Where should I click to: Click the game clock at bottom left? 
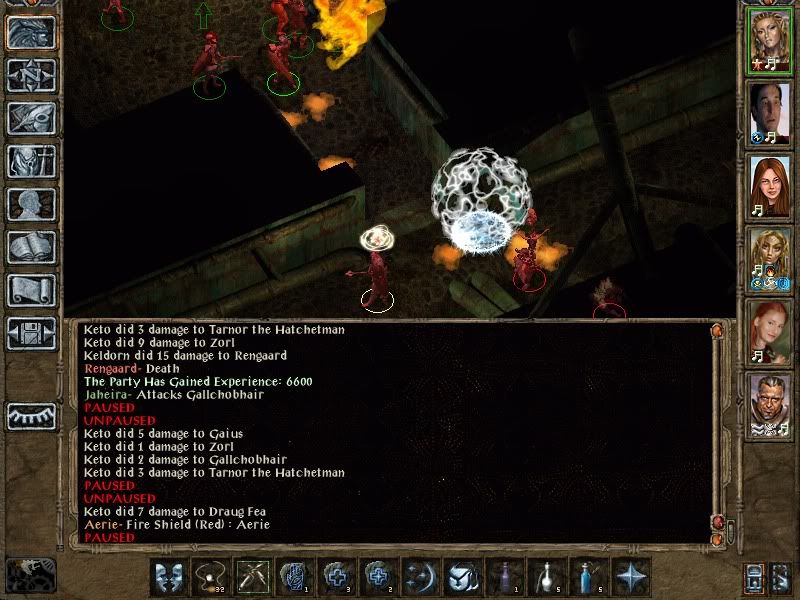click(30, 575)
